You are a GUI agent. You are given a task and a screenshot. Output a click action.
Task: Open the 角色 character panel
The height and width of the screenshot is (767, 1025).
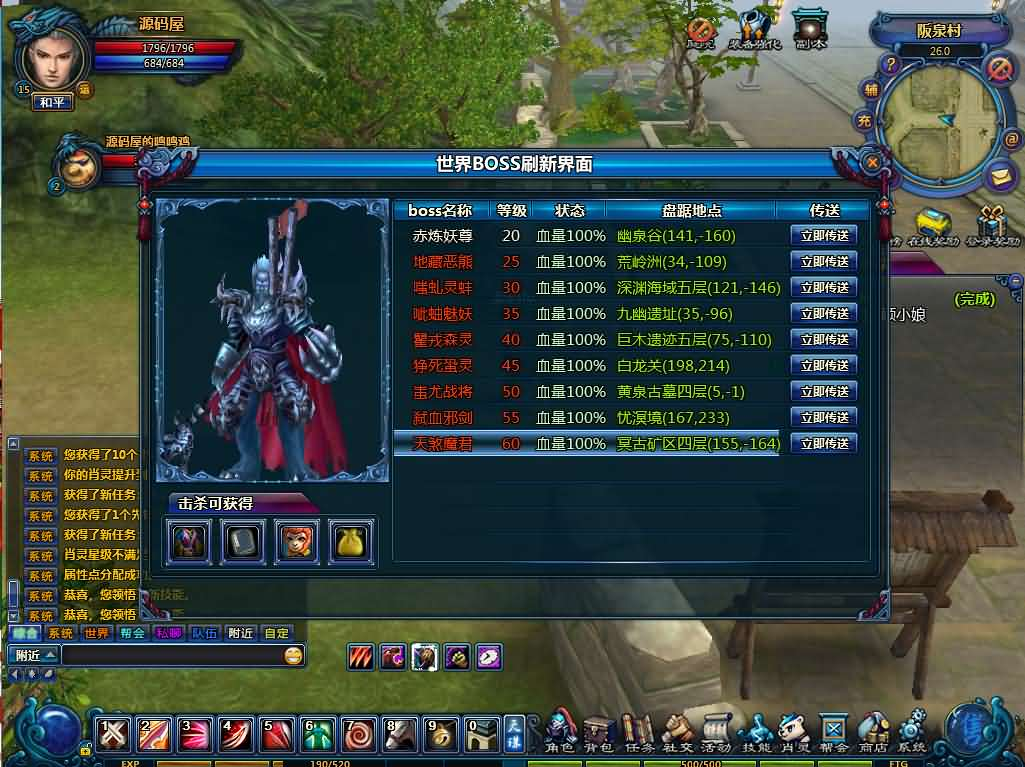[560, 733]
